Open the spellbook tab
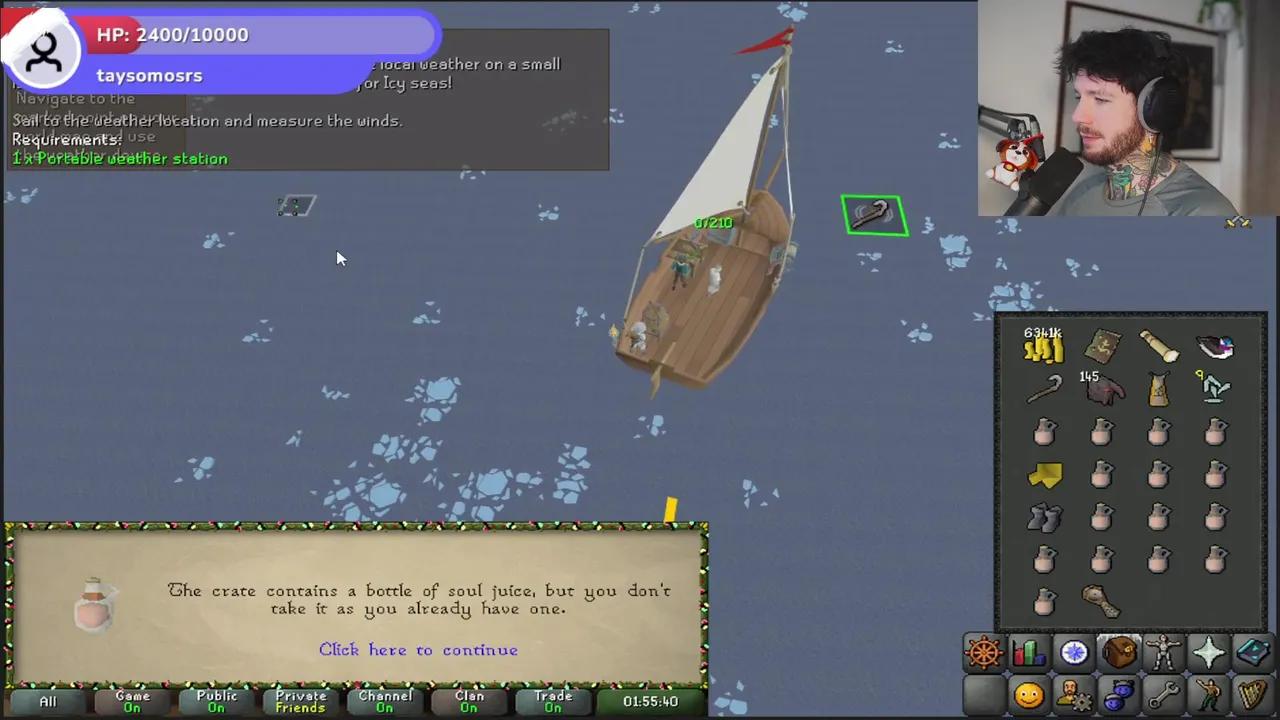Image resolution: width=1280 pixels, height=720 pixels. (1253, 652)
